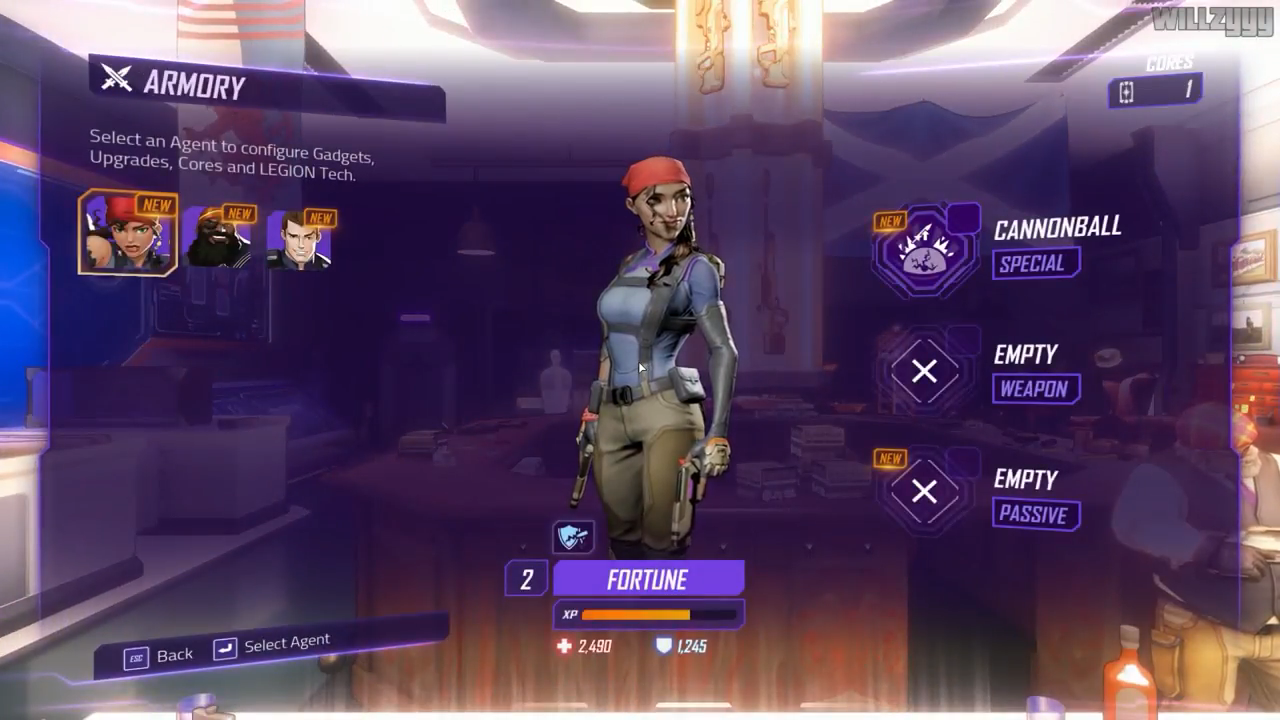
Task: Select Fortune's red-bandana agent portrait
Action: pyautogui.click(x=128, y=233)
